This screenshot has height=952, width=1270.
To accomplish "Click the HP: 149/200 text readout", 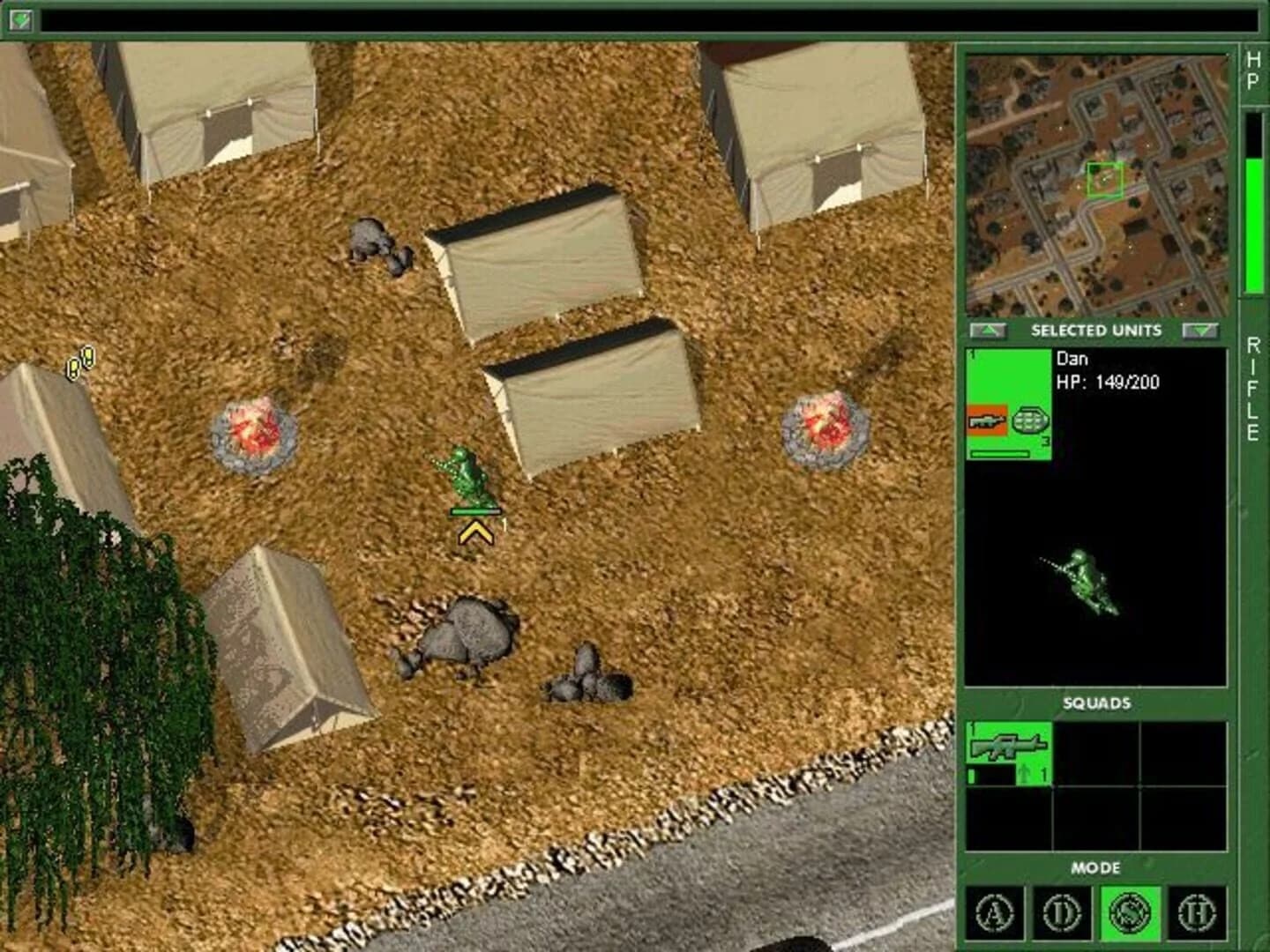I will click(x=1109, y=383).
